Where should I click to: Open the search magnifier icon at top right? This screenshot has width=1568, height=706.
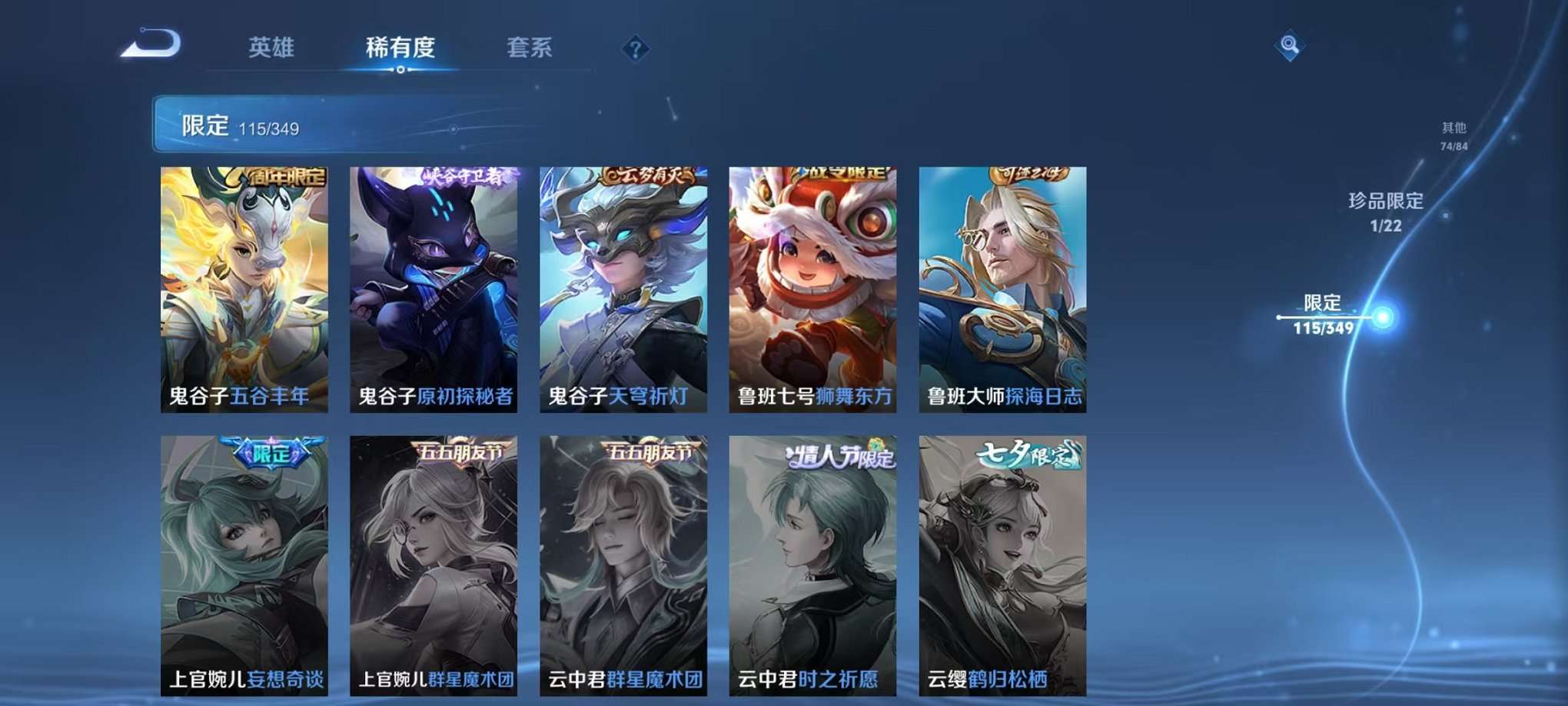(x=1291, y=45)
